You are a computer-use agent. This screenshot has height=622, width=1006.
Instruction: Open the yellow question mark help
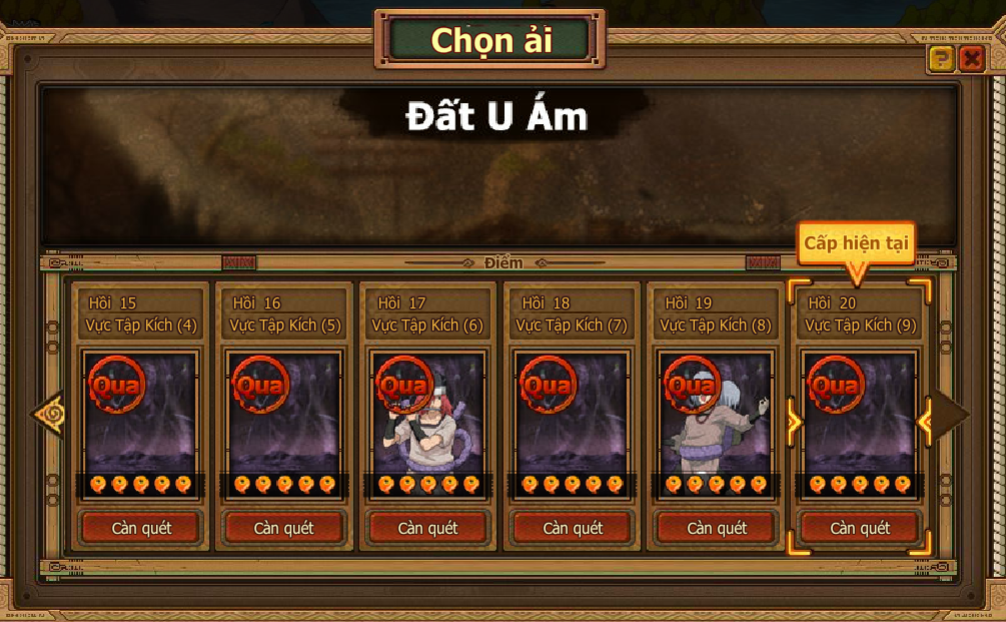pyautogui.click(x=941, y=59)
